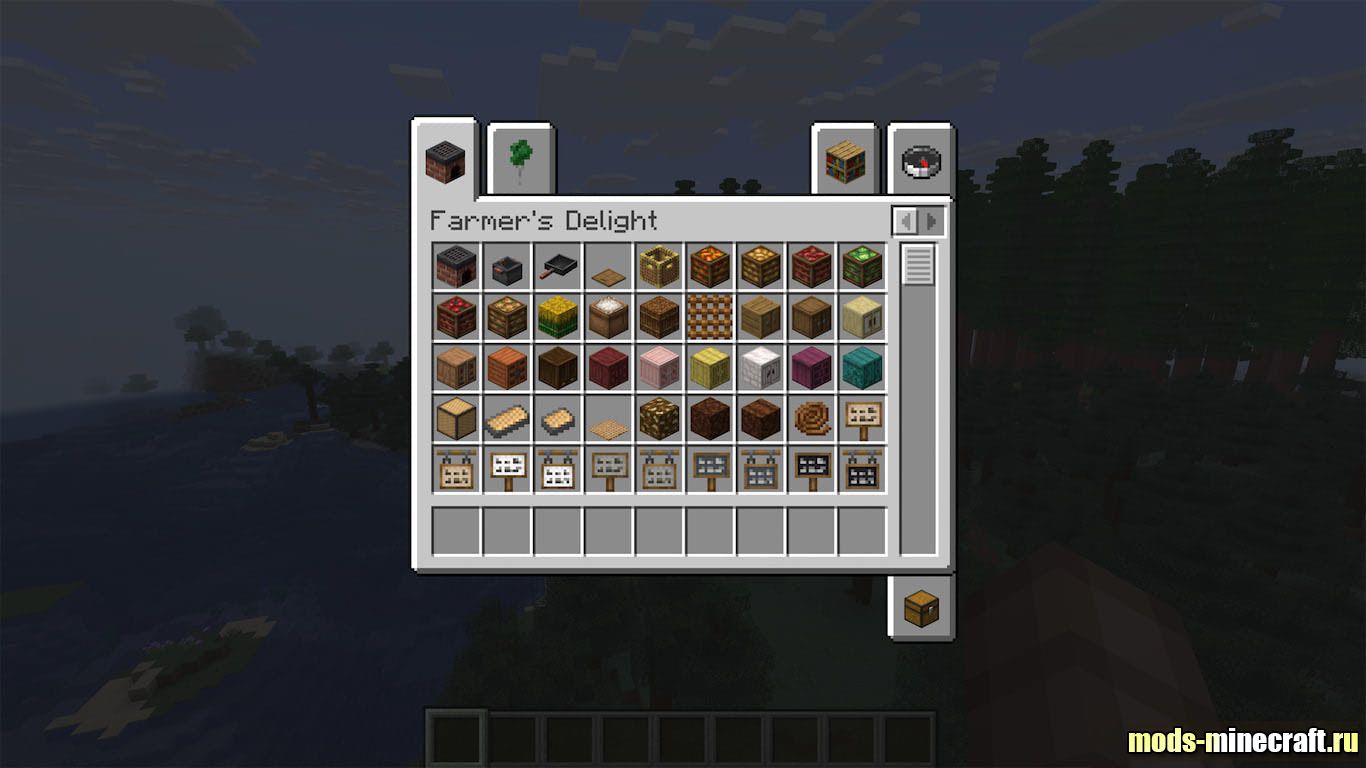Select the rice bag block

click(x=608, y=317)
